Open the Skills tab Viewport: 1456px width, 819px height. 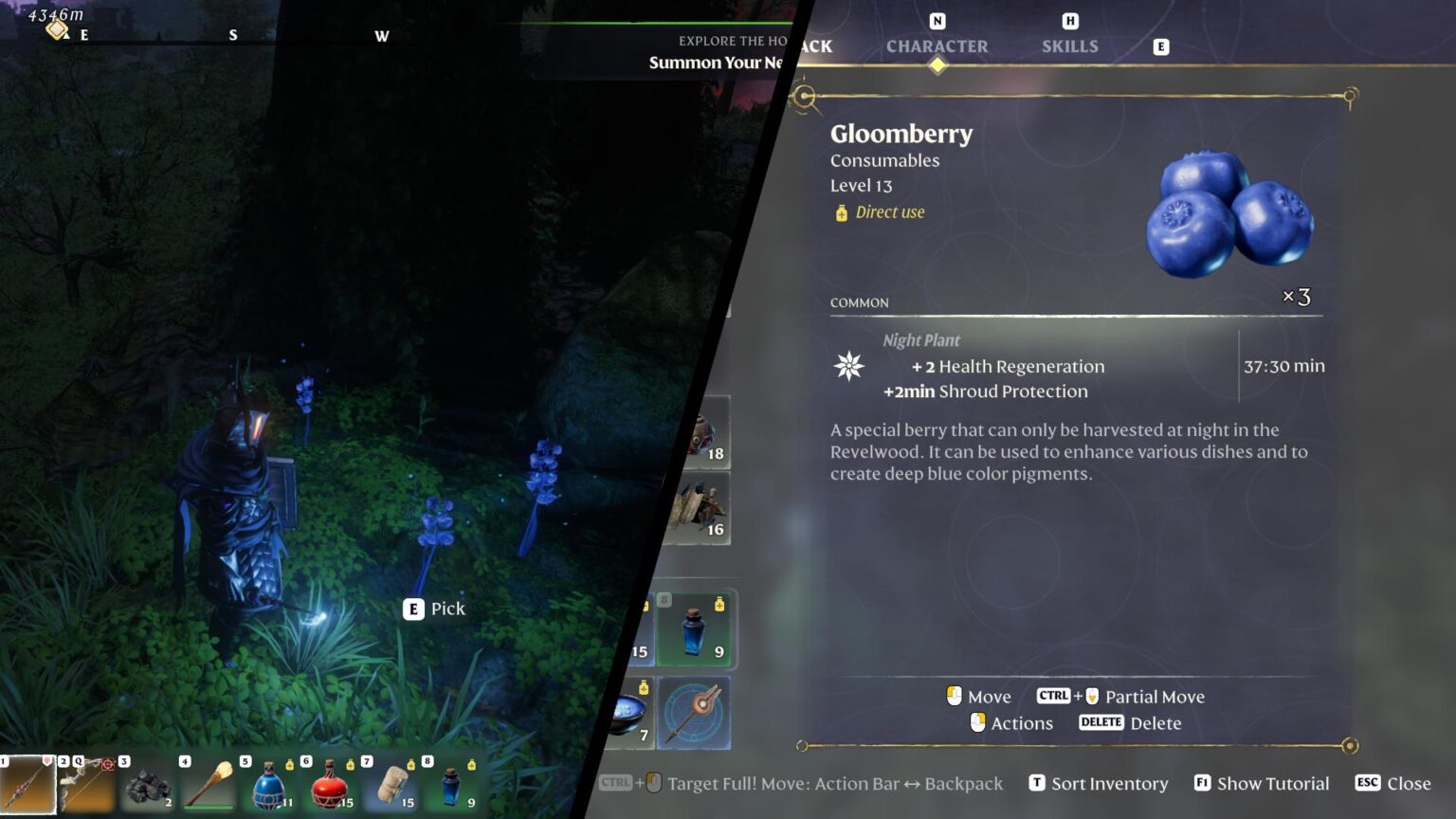pos(1069,46)
